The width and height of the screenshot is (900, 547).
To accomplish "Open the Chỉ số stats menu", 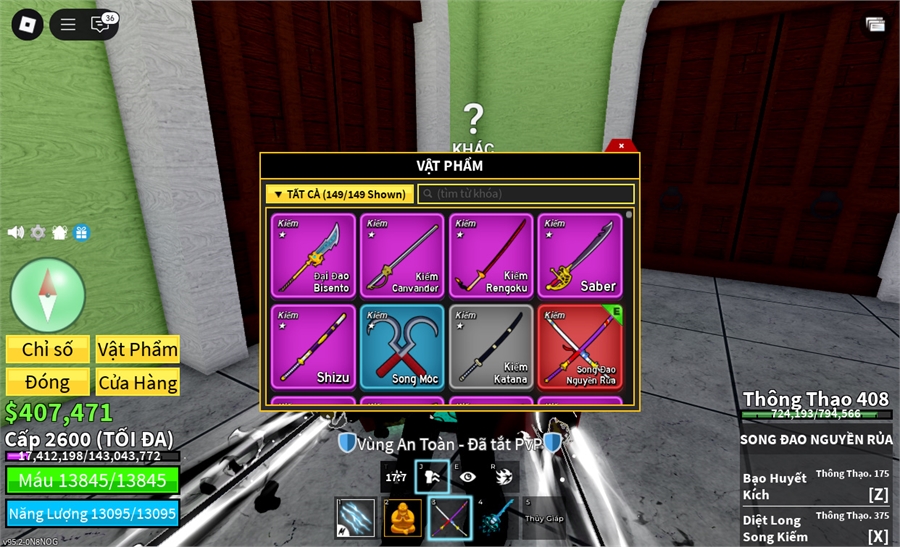I will tap(48, 349).
